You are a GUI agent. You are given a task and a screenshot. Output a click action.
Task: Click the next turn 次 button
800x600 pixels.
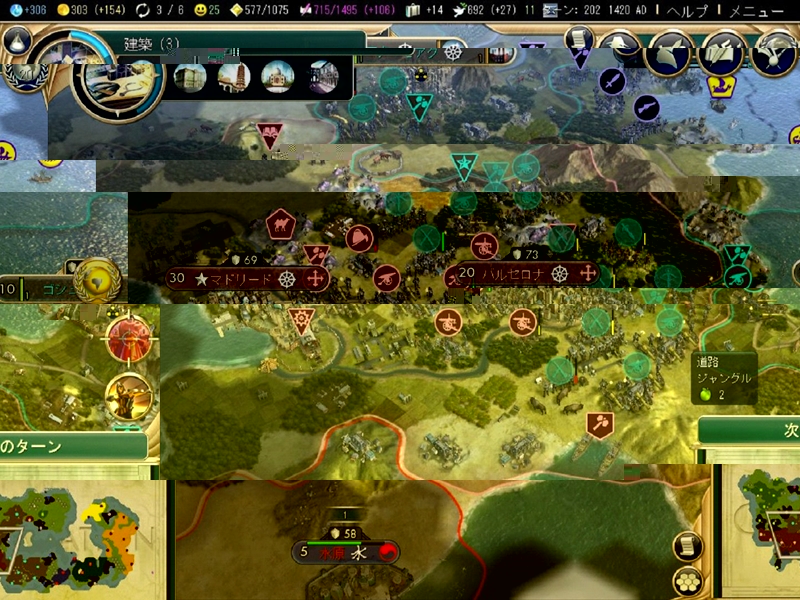coord(760,431)
